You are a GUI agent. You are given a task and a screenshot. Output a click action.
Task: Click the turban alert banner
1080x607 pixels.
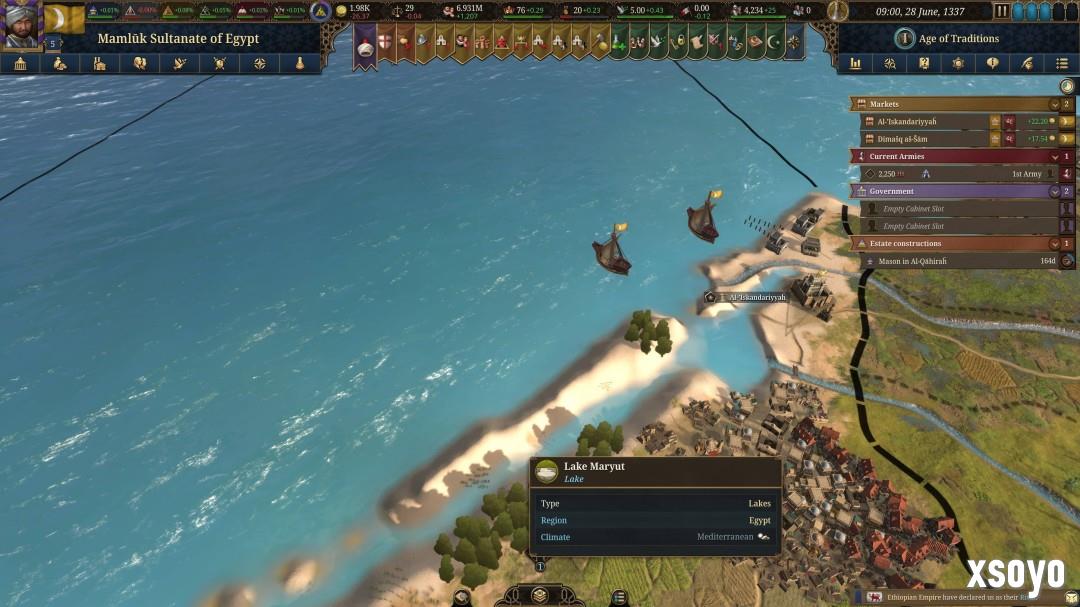(x=365, y=45)
